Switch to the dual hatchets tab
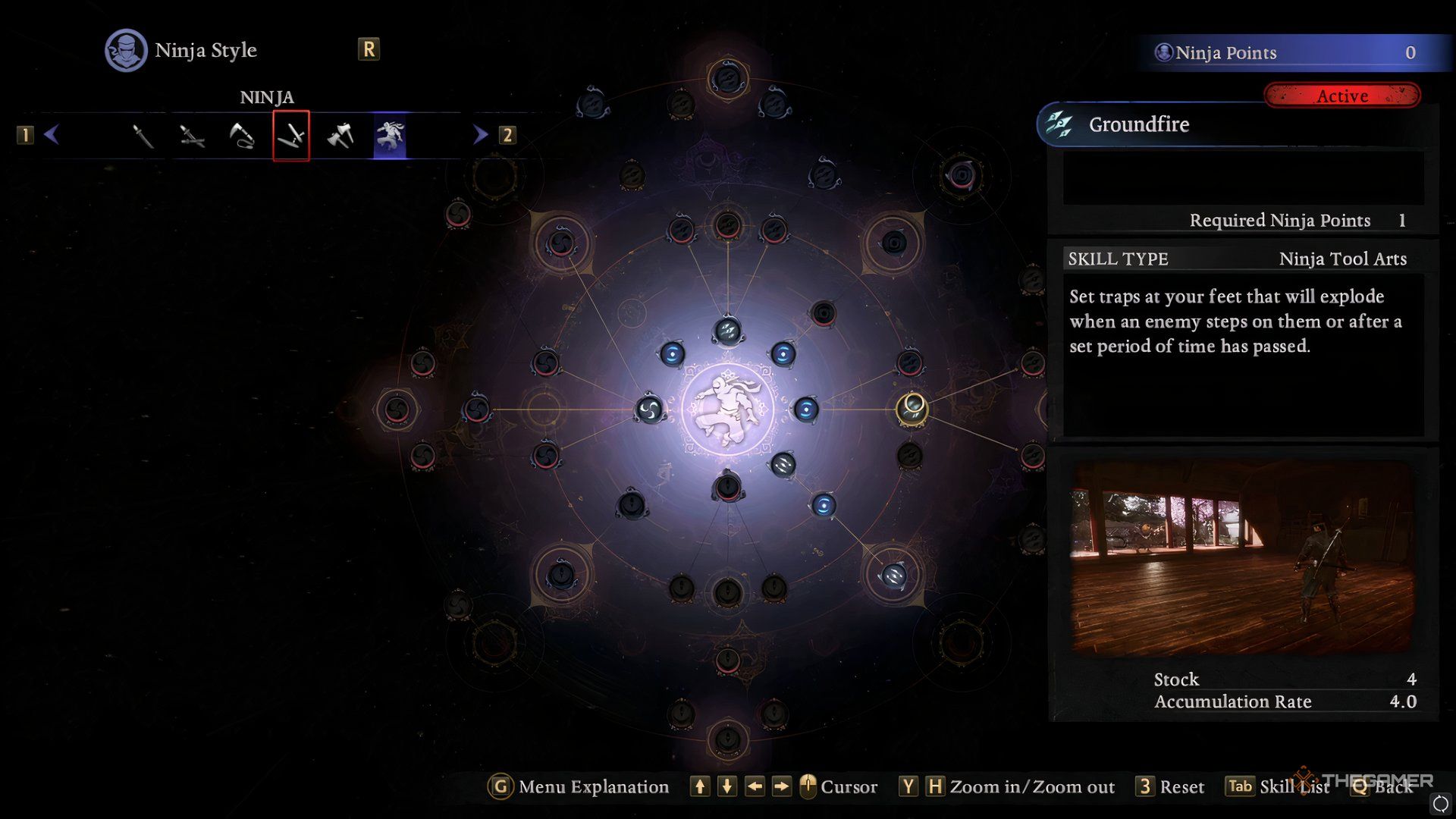This screenshot has height=819, width=1456. (x=340, y=136)
